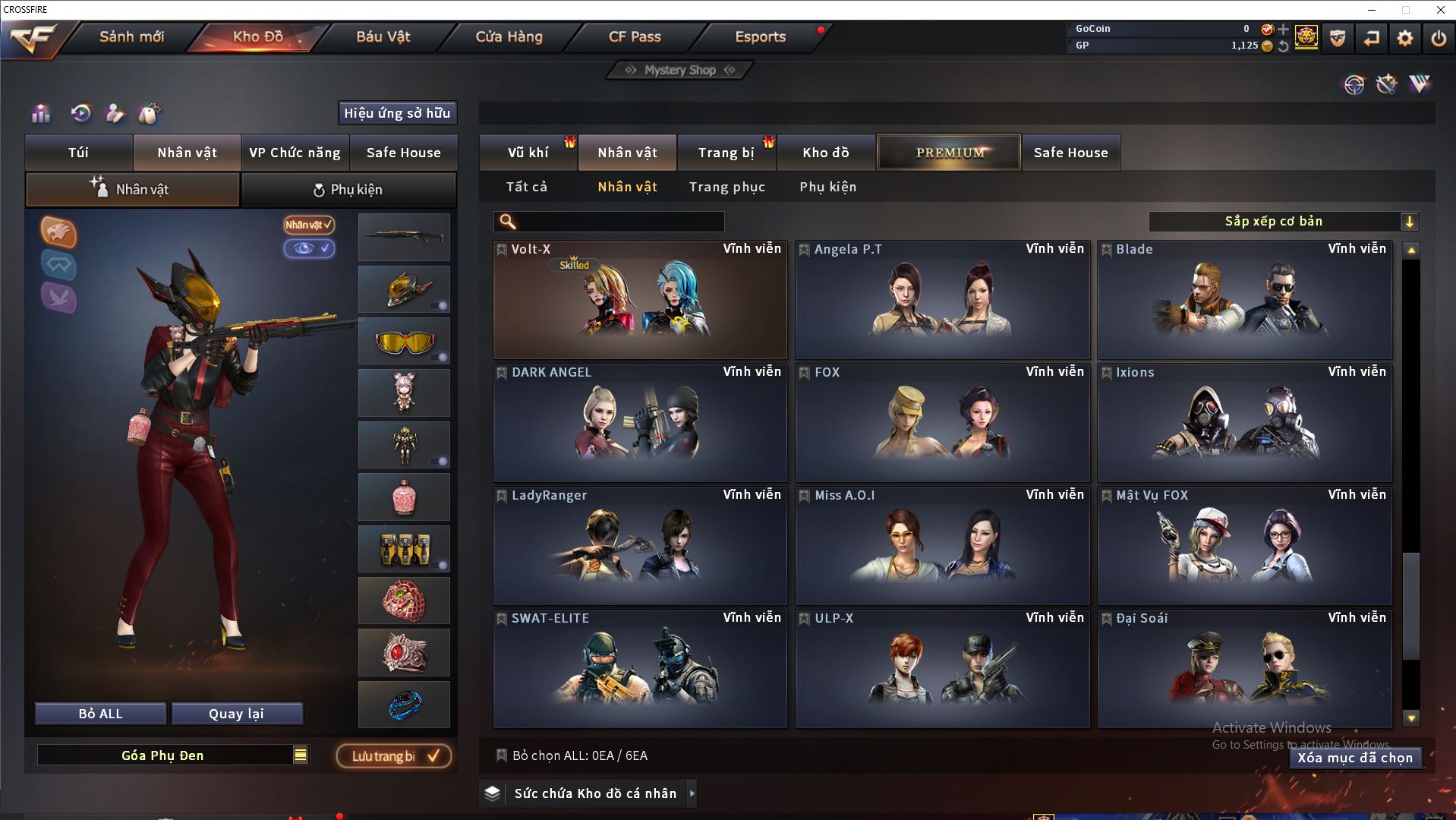This screenshot has height=820, width=1456.
Task: Close the CROSSFIRE window
Action: click(1440, 10)
